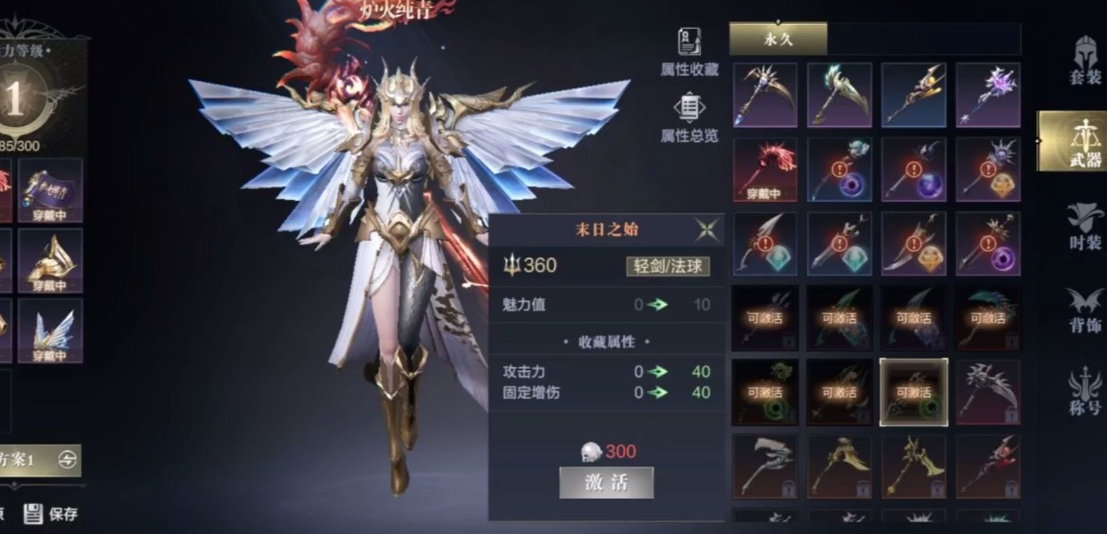Open 属性总览 overview
Viewport: 1107px width, 534px height.
689,119
